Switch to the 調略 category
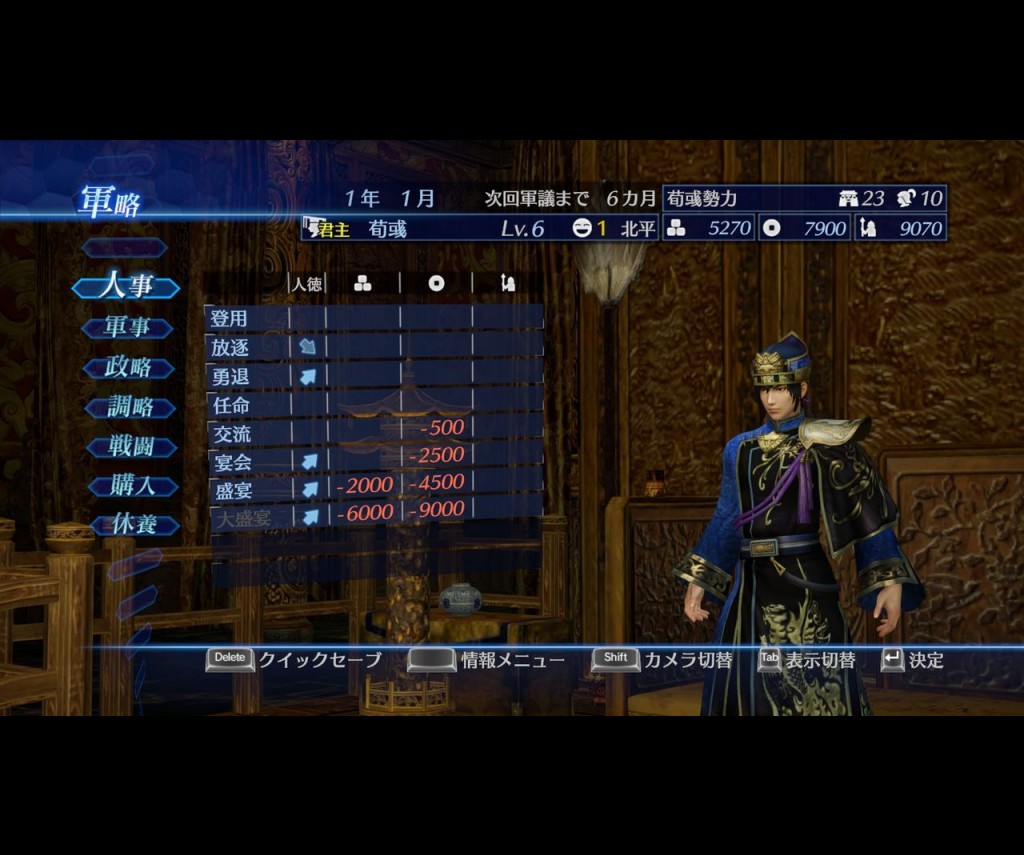 [130, 407]
